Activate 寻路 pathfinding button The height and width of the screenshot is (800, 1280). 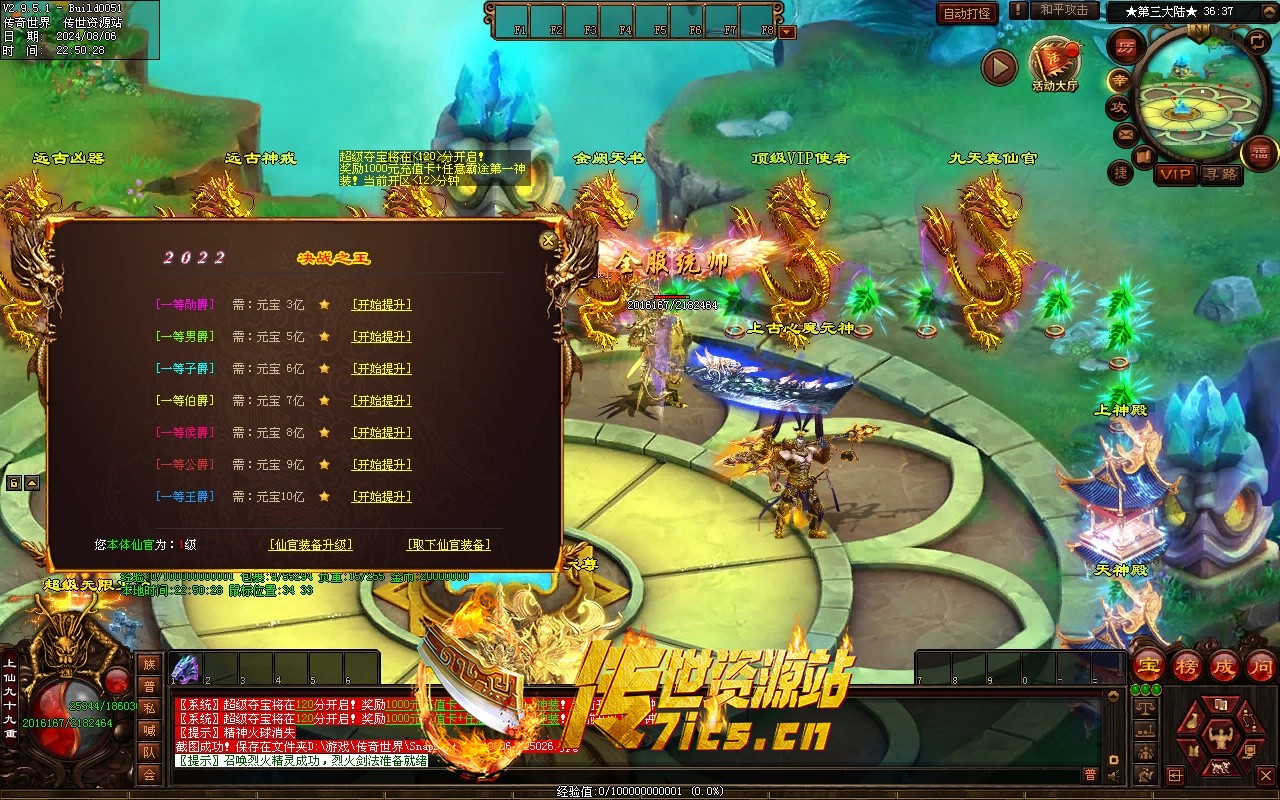point(1220,174)
